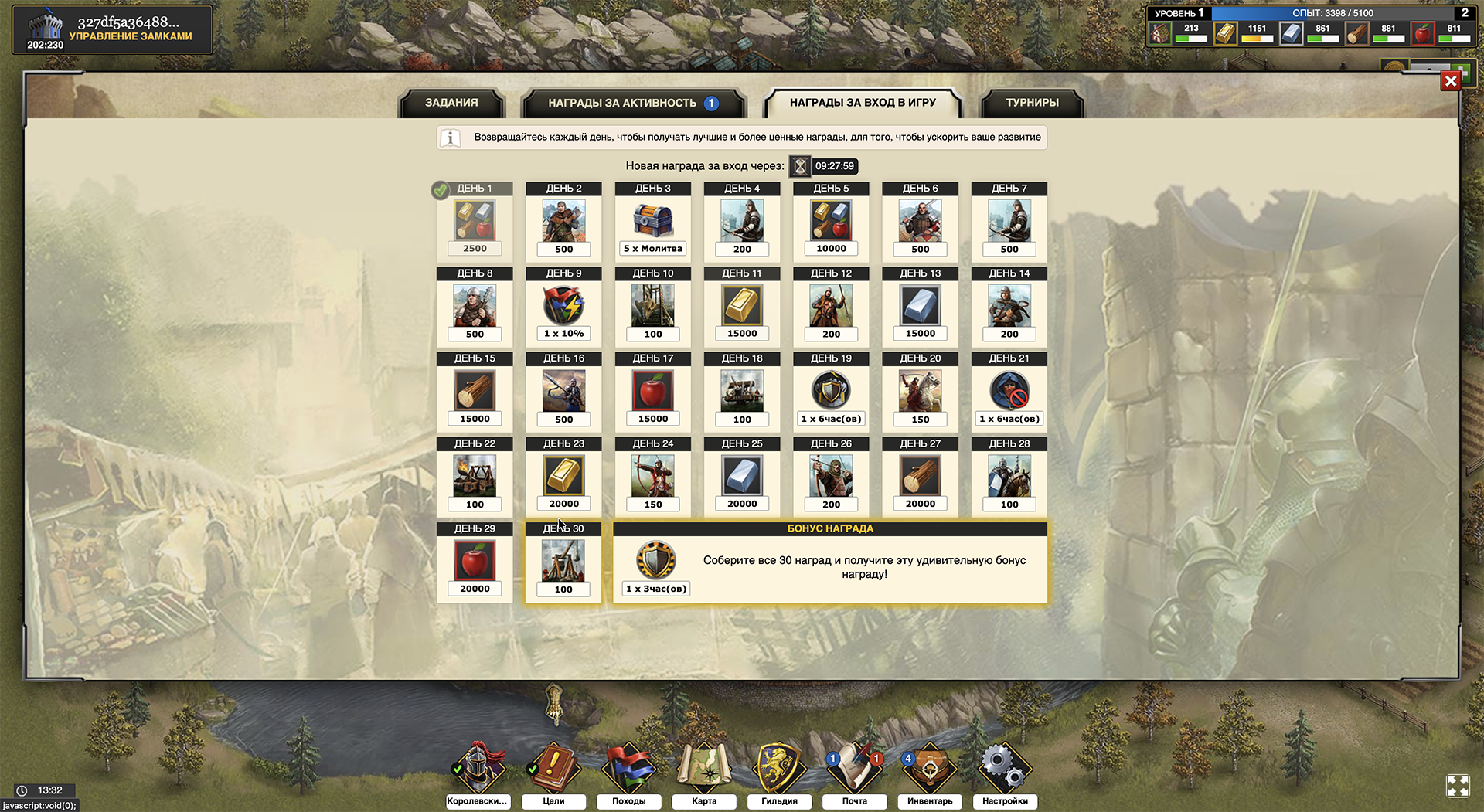Viewport: 1484px width, 812px height.
Task: Click the gold bar resource icon in top bar
Action: (x=1225, y=33)
